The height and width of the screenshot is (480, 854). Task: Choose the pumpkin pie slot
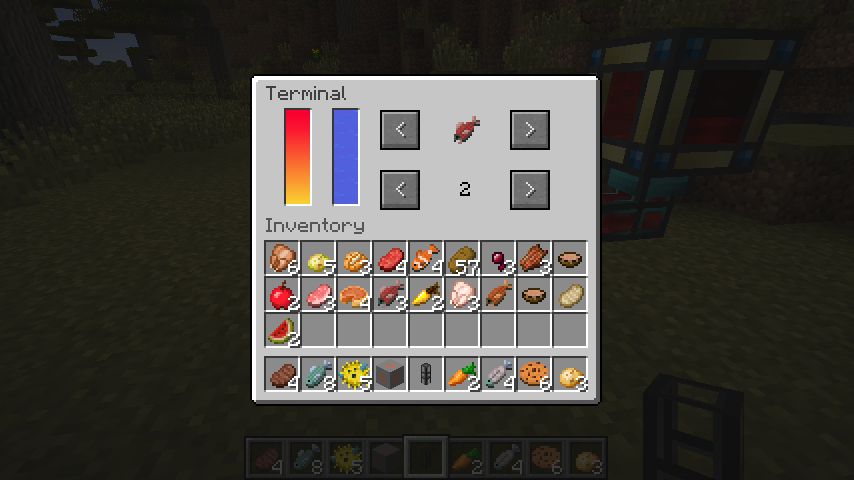click(354, 295)
